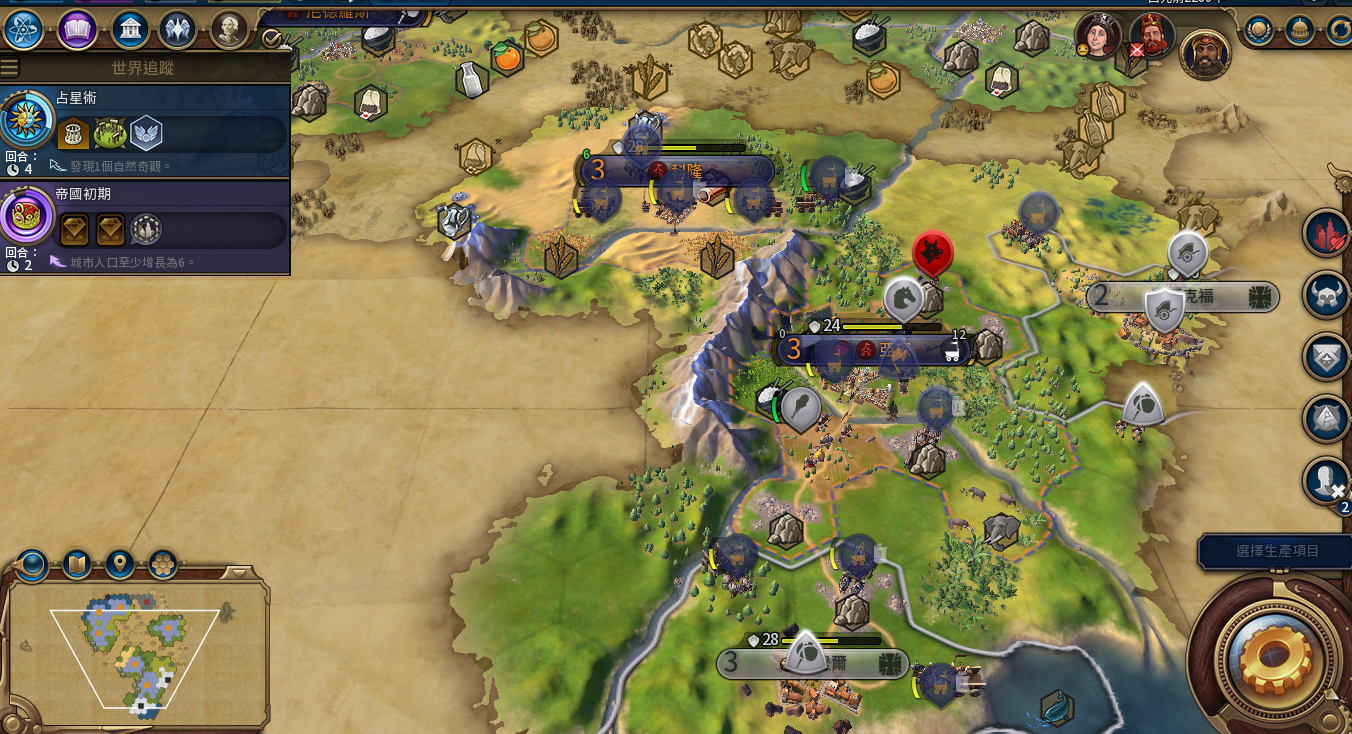Toggle the world tracker list menu
Screen dimensions: 1352x734
[10, 68]
